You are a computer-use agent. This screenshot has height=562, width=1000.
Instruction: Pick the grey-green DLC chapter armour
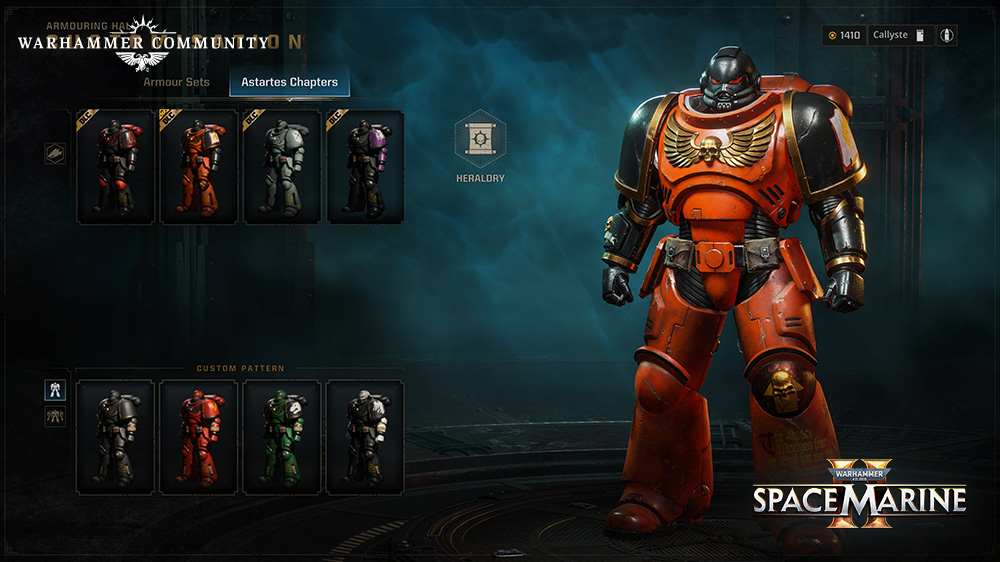(x=282, y=168)
